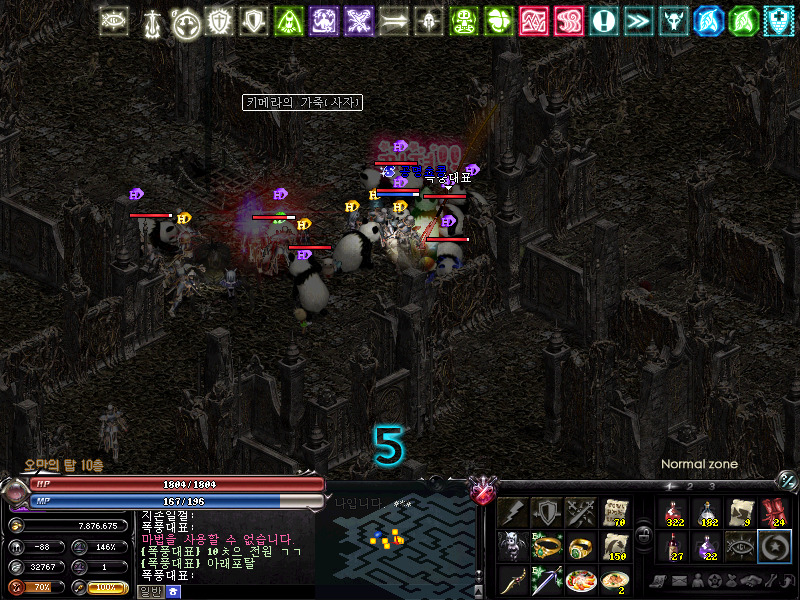Select the green four-leaf clover buff icon
The width and height of the screenshot is (800, 600).
(499, 21)
